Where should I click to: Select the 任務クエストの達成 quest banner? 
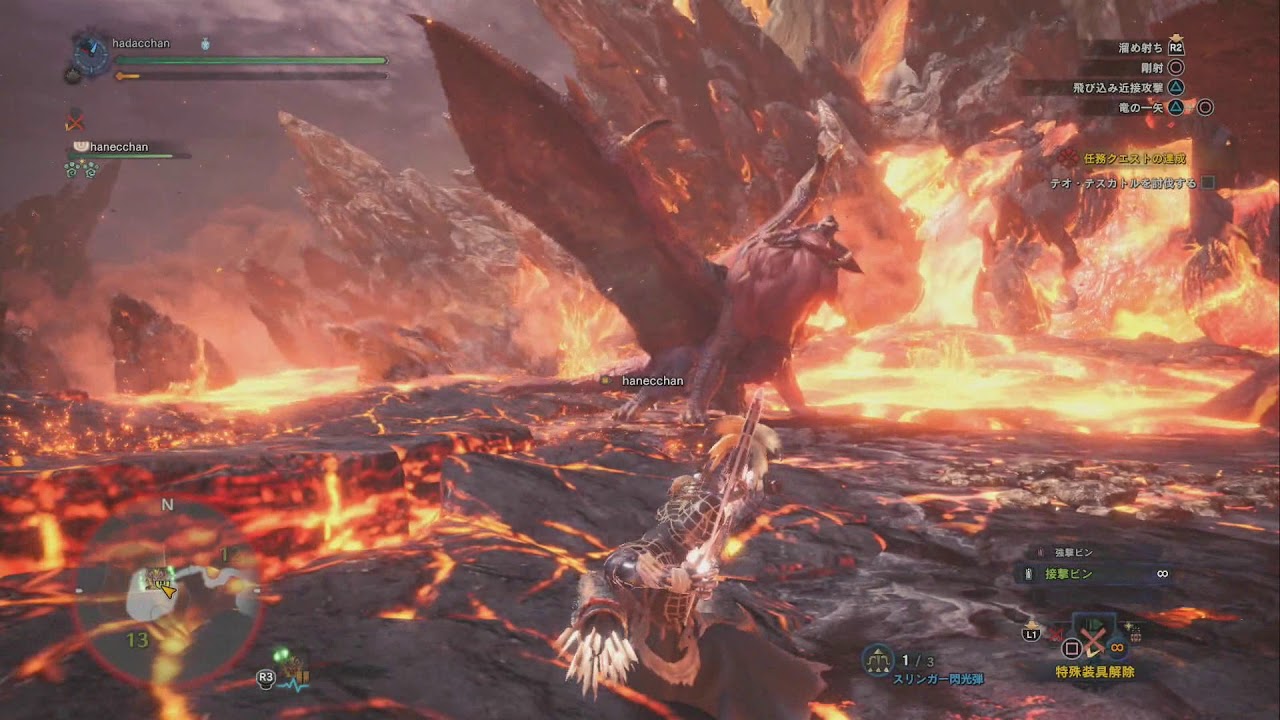pyautogui.click(x=1135, y=159)
